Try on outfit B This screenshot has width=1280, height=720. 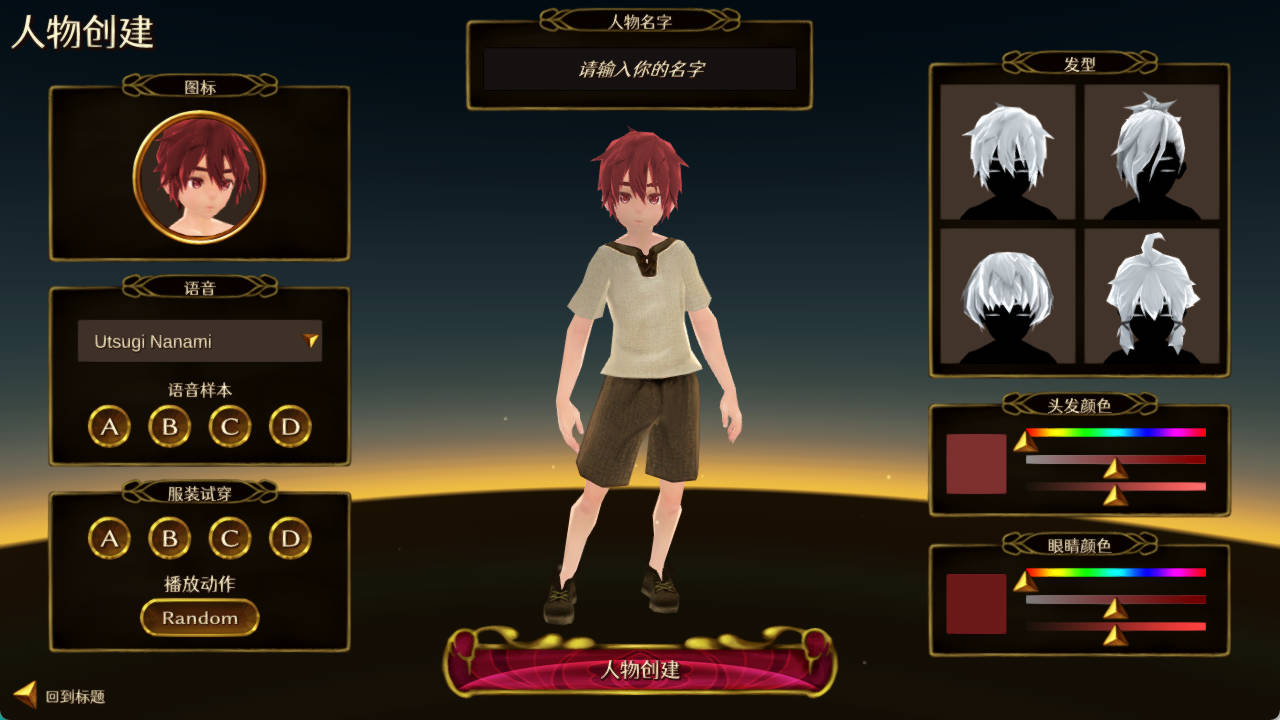click(x=169, y=538)
